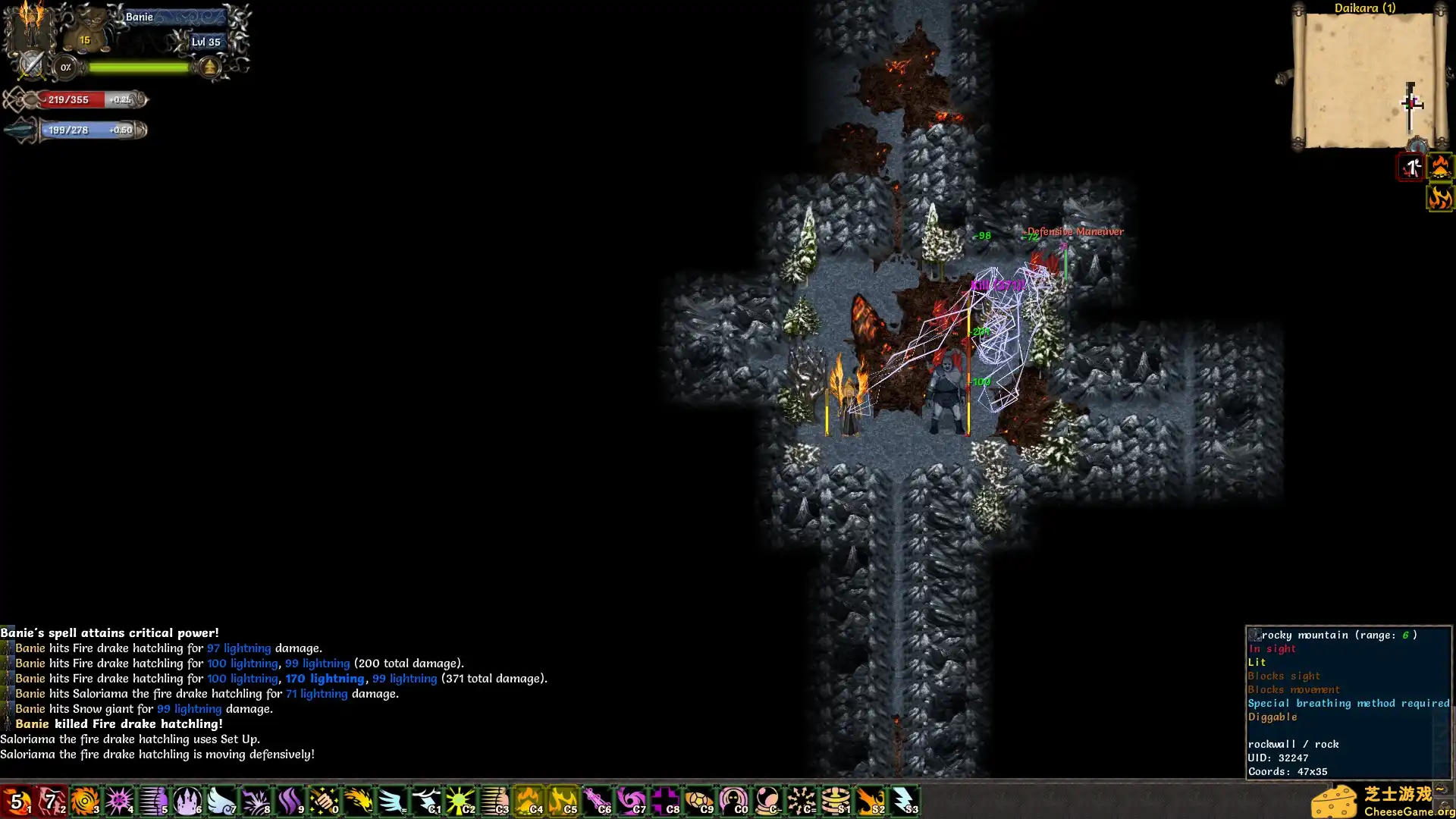Activate the purple flames skill in slot 9
This screenshot has width=1456, height=819.
(x=290, y=801)
